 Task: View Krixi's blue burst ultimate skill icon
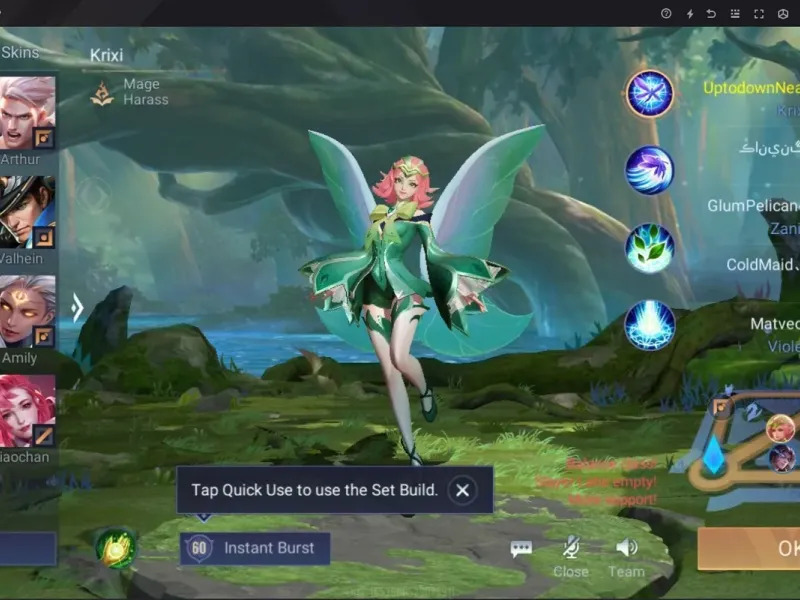(x=650, y=325)
